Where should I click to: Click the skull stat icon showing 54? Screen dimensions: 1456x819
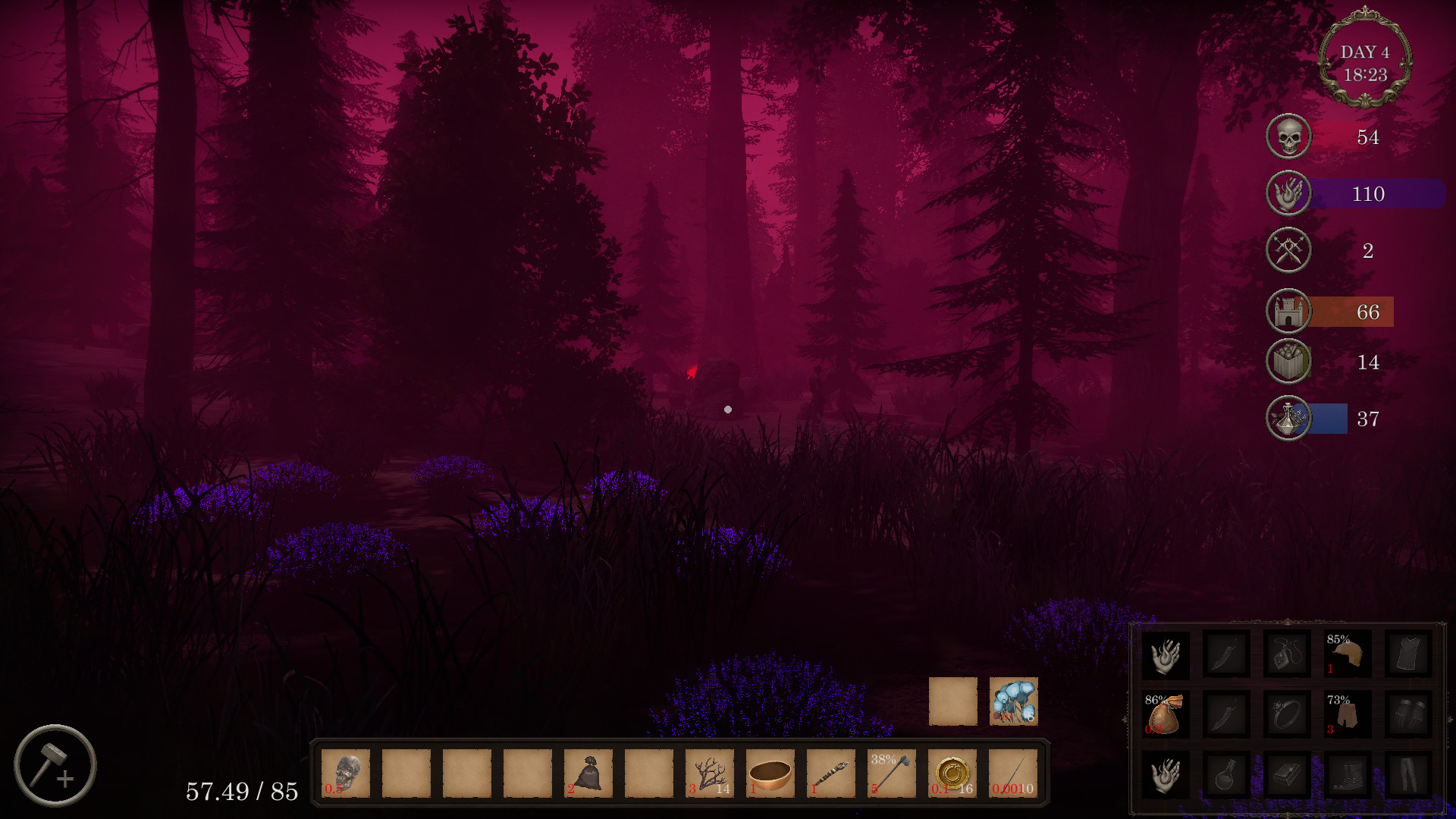click(1287, 136)
